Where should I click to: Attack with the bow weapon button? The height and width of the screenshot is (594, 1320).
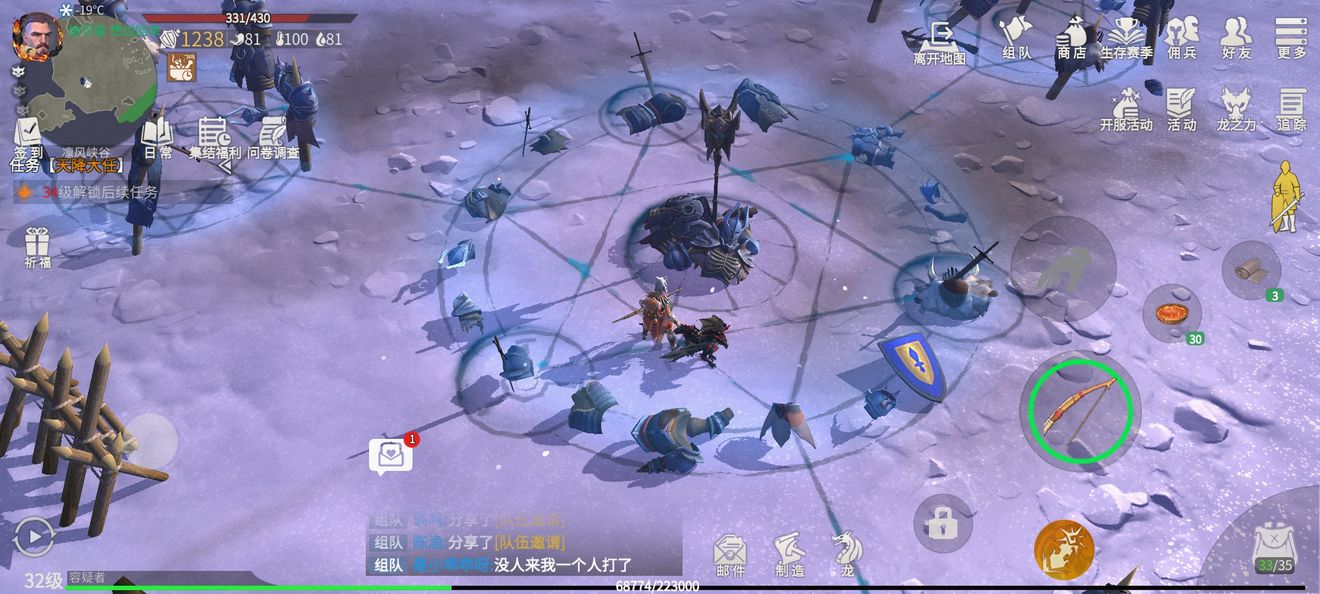[x=1080, y=408]
